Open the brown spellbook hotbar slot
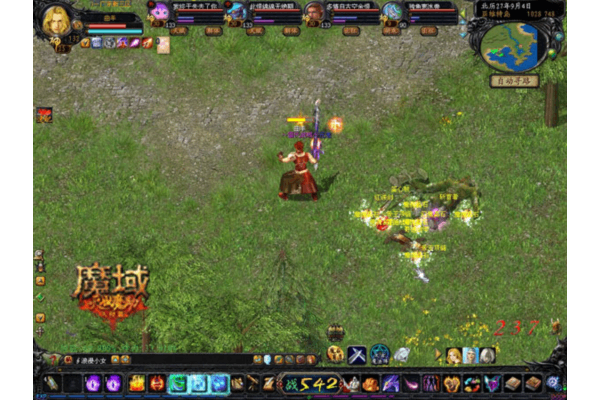This screenshot has height=400, width=600. click(x=512, y=383)
